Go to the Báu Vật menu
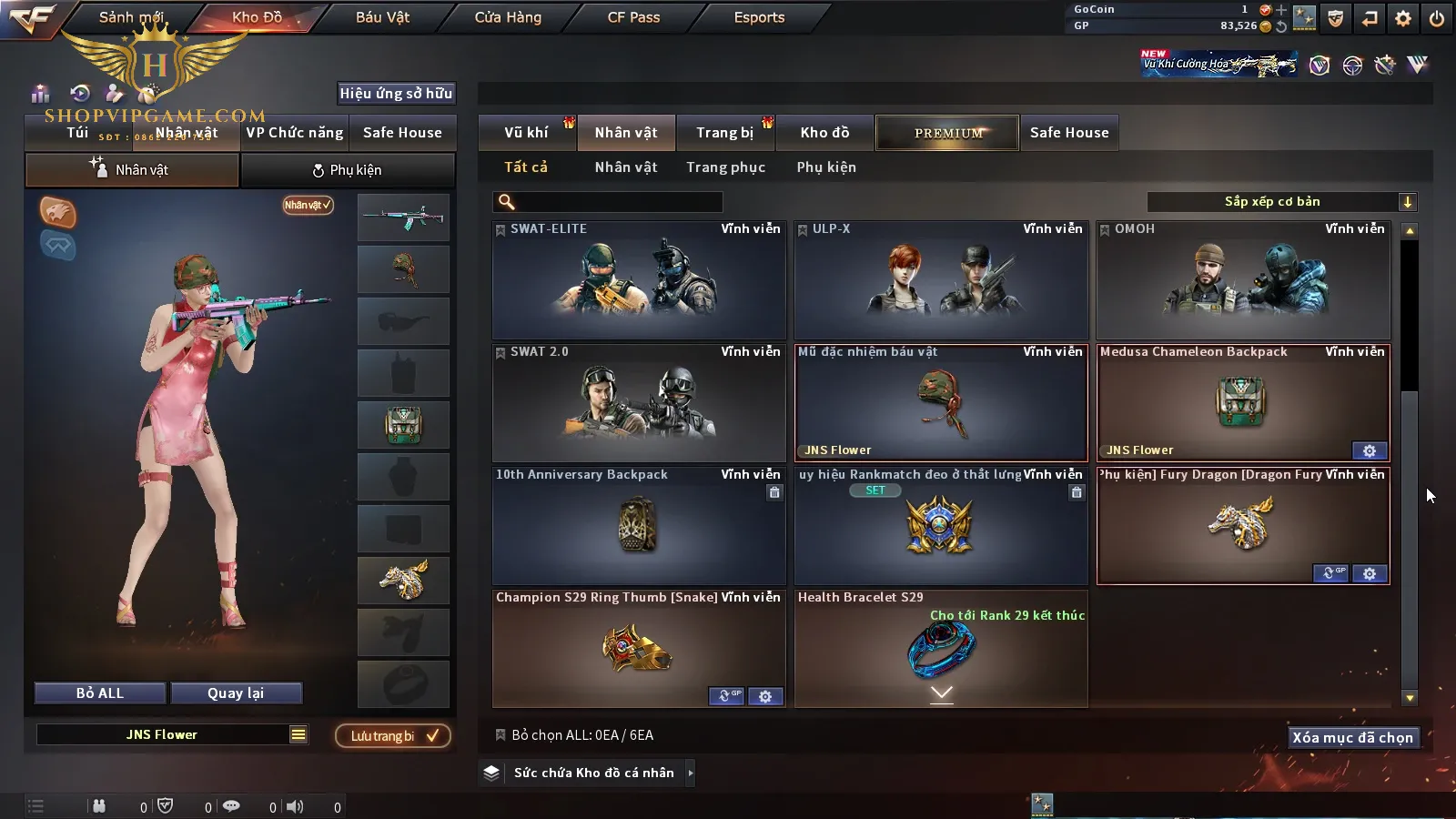Image resolution: width=1456 pixels, height=819 pixels. 382,17
